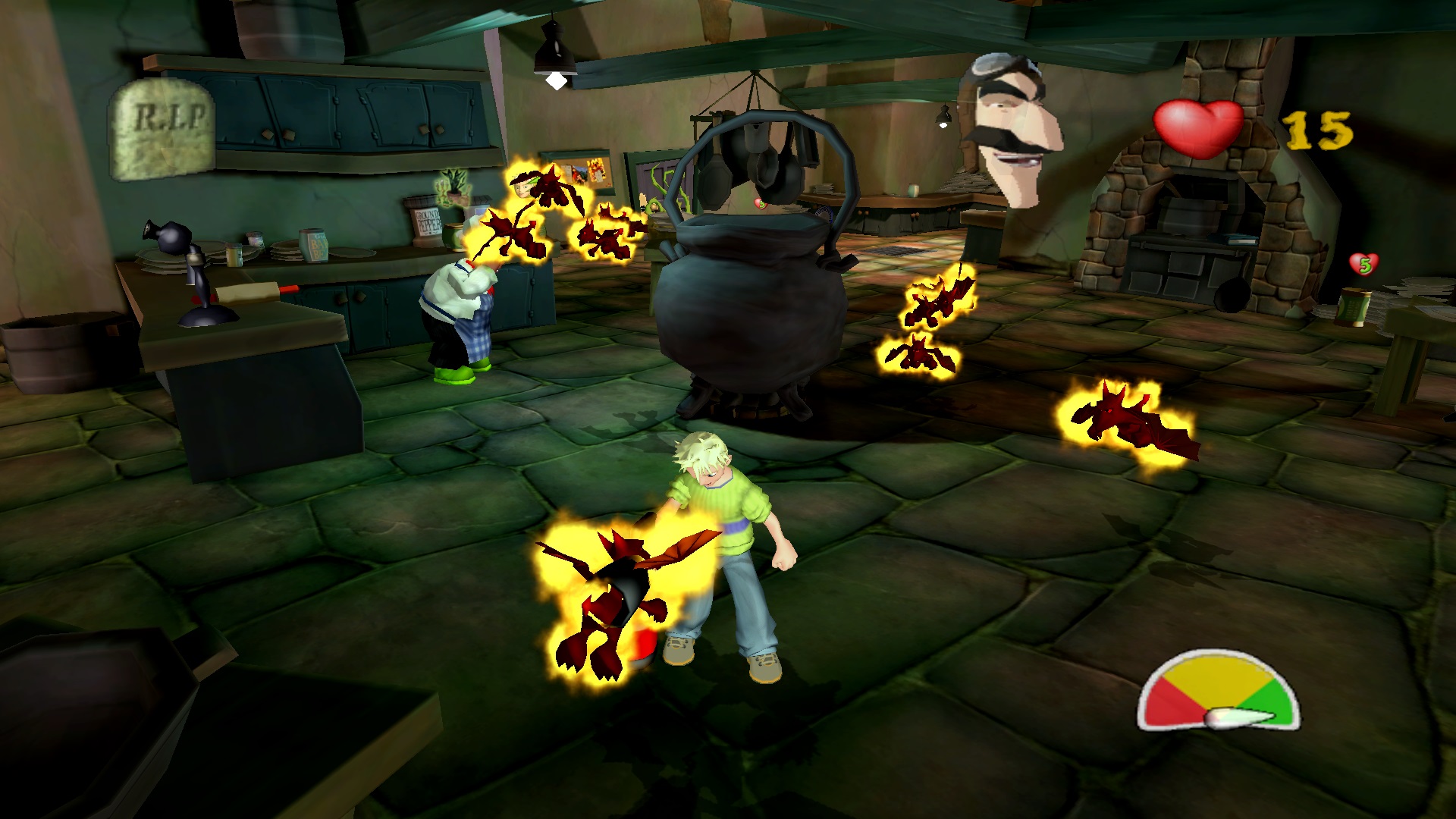Image resolution: width=1456 pixels, height=819 pixels.
Task: Click the large red heart icon
Action: [1198, 129]
